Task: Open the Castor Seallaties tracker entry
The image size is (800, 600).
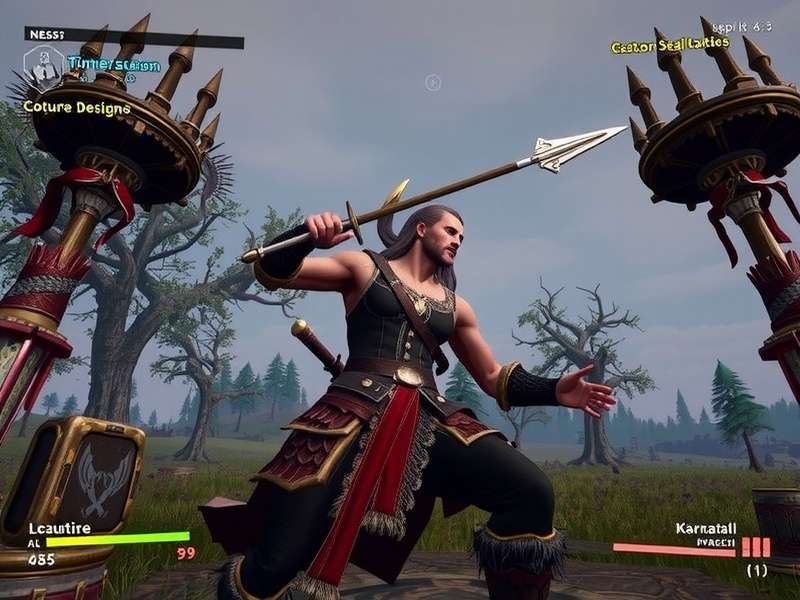Action: [669, 44]
